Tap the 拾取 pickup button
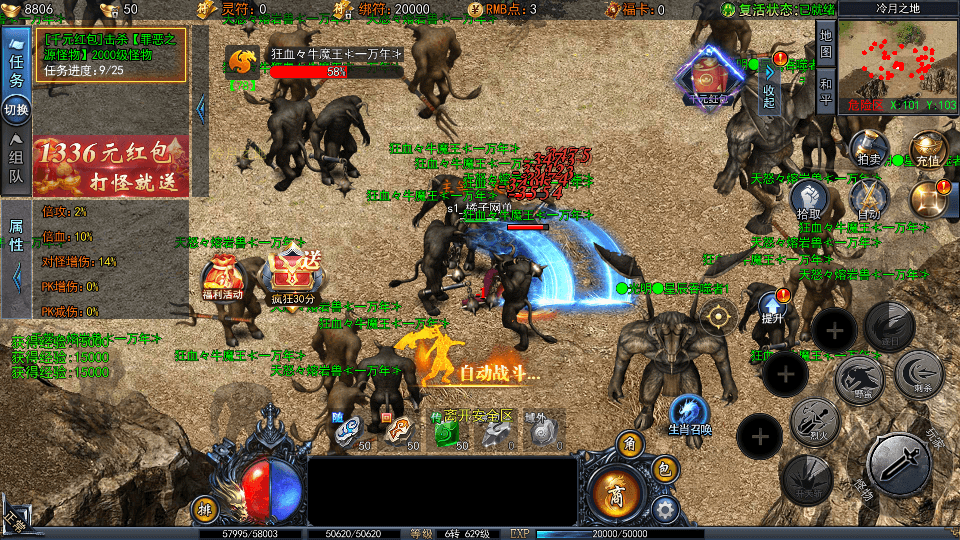The height and width of the screenshot is (540, 960). (808, 200)
